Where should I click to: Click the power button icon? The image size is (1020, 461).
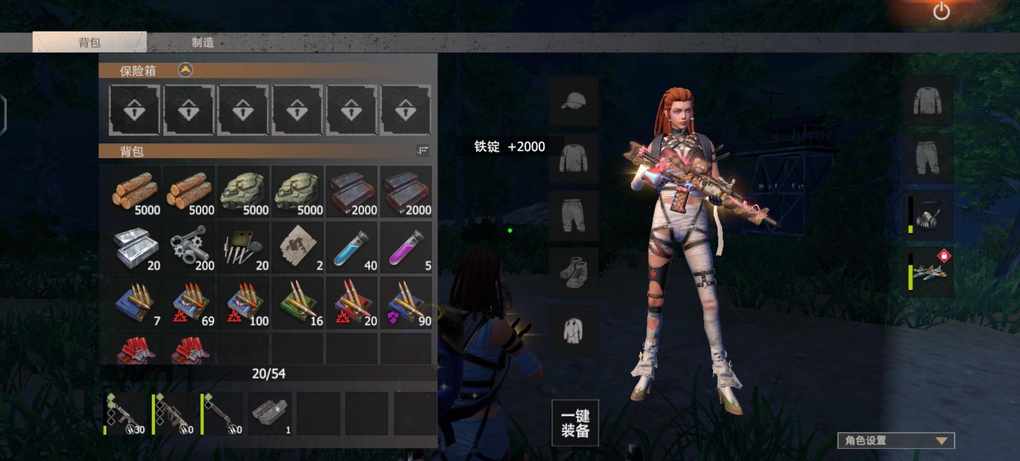[941, 12]
